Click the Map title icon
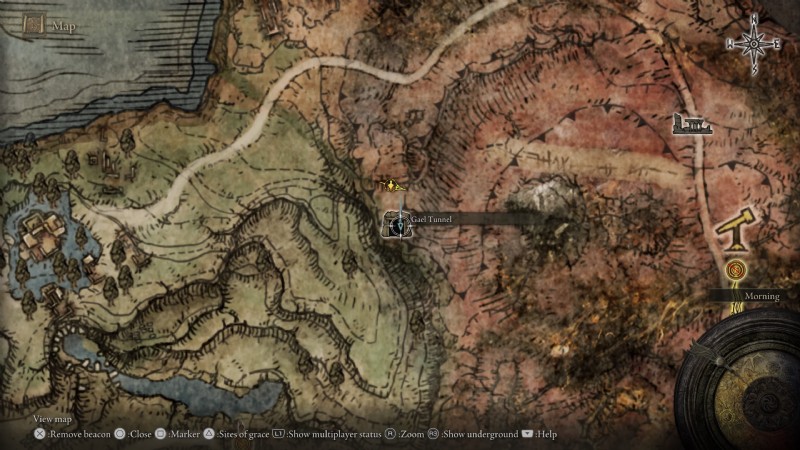Viewport: 800px width, 450px height. coord(33,23)
